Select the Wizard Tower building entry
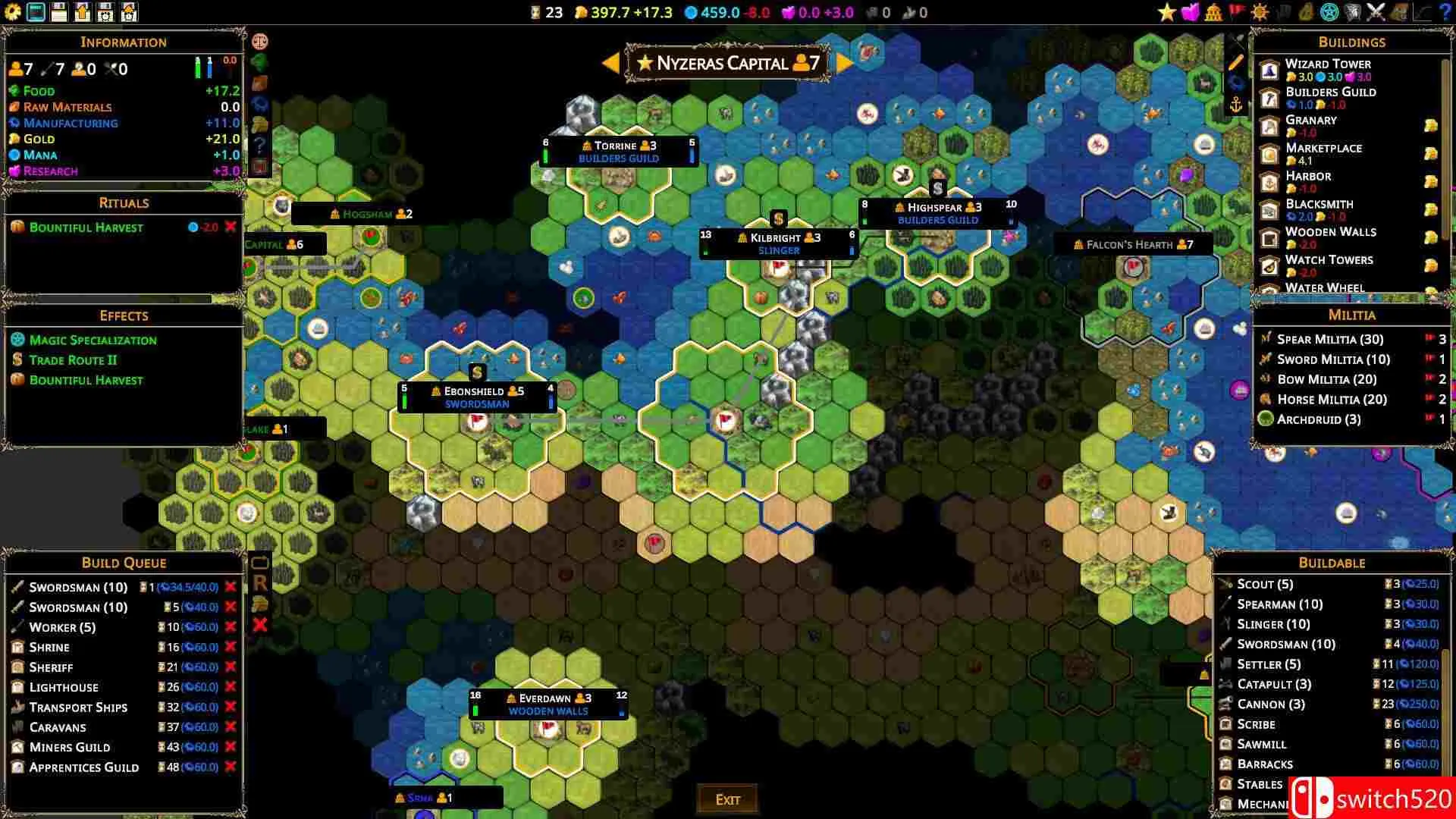The image size is (1456, 819). (x=1327, y=64)
